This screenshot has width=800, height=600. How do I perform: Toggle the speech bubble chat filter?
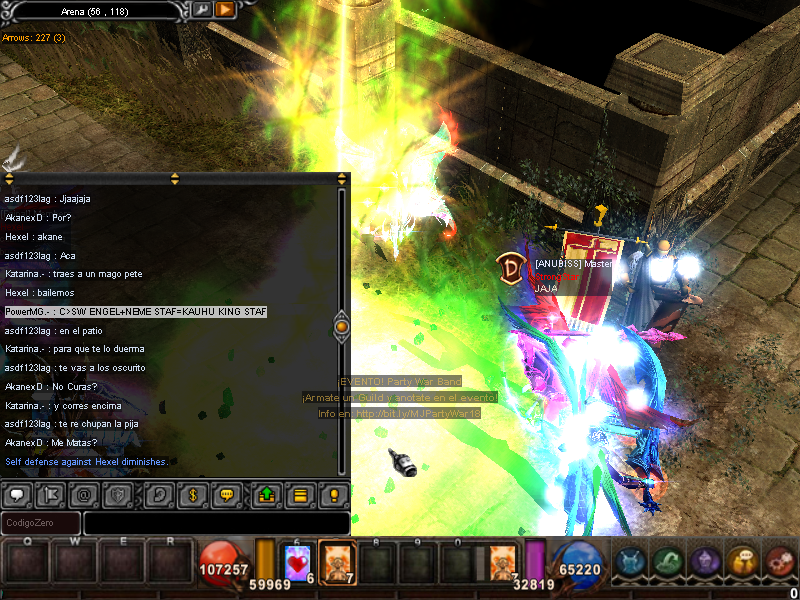[18, 494]
